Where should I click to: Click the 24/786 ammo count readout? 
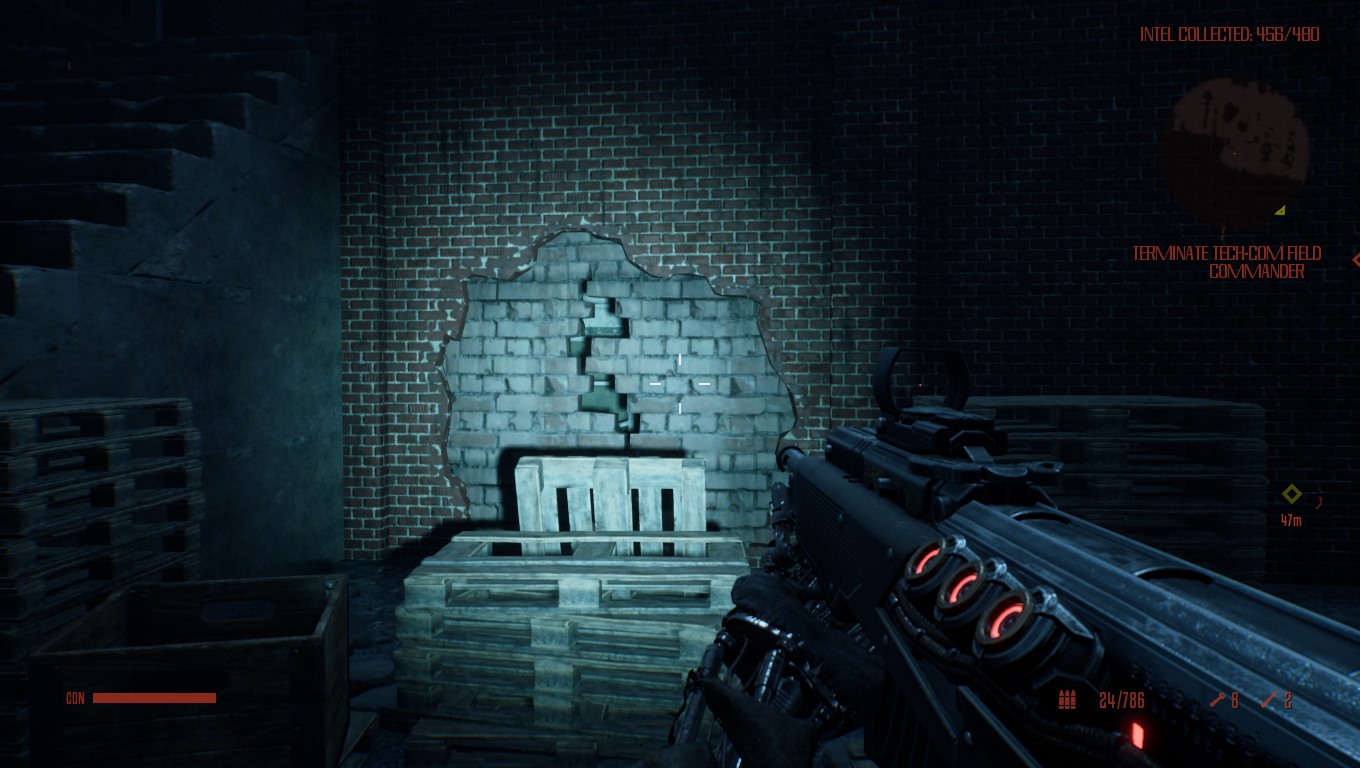(1121, 700)
